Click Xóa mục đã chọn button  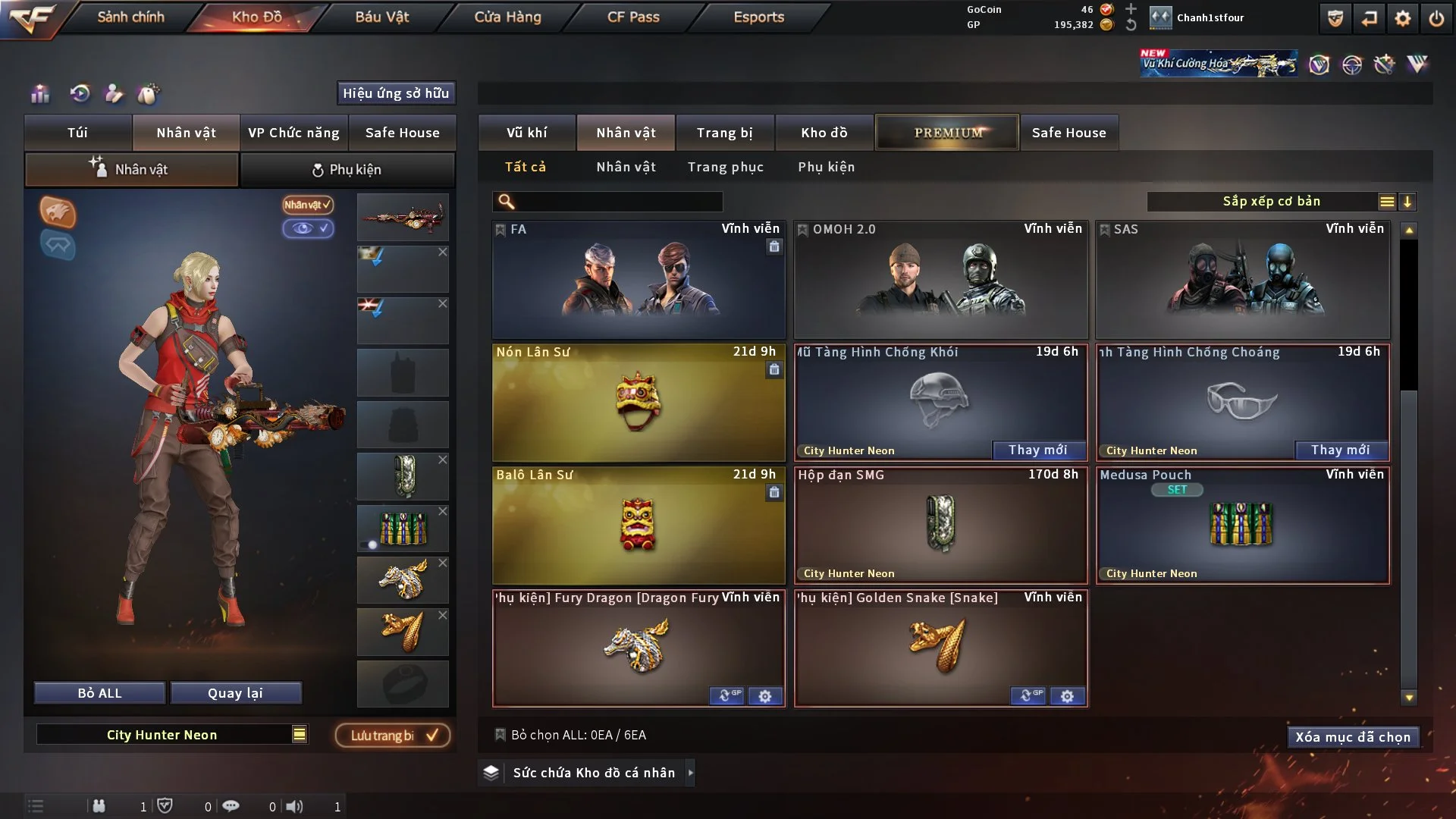[x=1352, y=737]
